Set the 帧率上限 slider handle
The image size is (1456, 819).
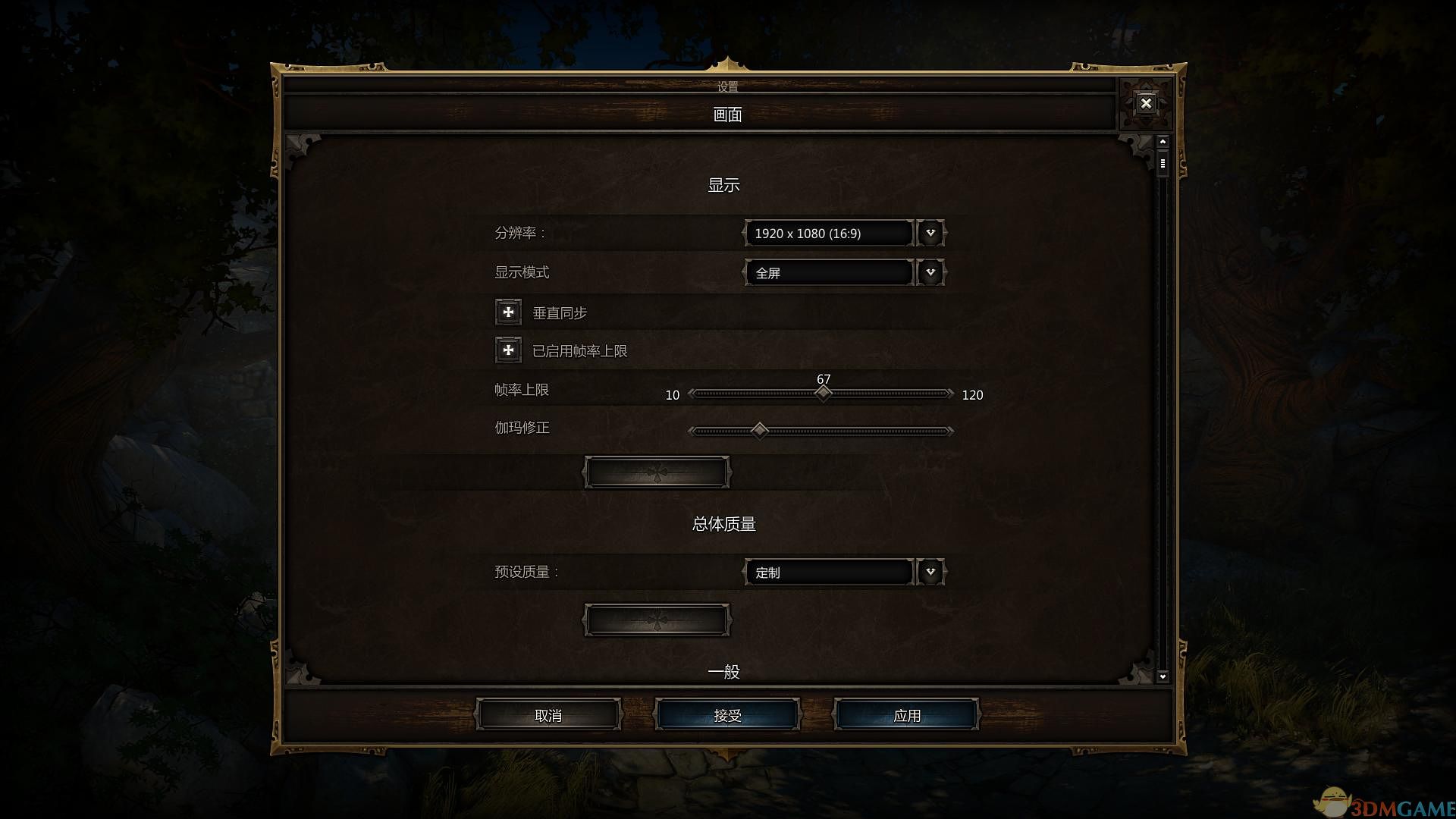pyautogui.click(x=824, y=392)
